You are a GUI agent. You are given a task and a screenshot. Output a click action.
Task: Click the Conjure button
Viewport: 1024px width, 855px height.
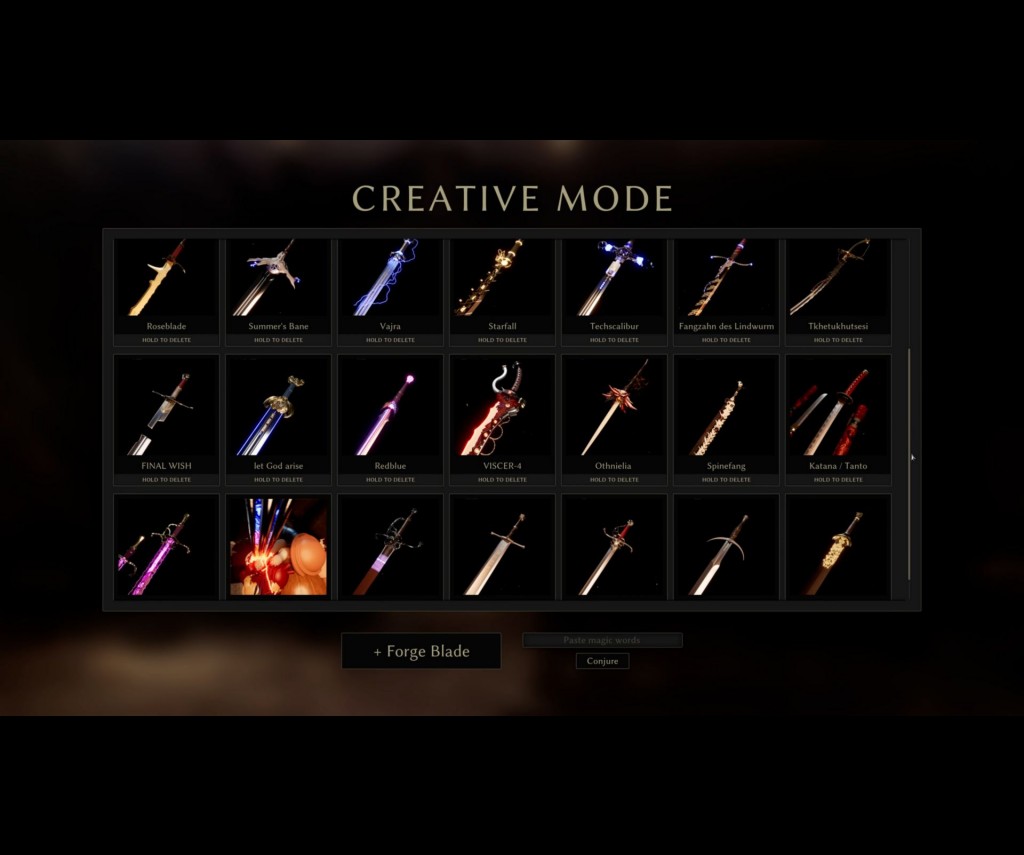[x=602, y=661]
